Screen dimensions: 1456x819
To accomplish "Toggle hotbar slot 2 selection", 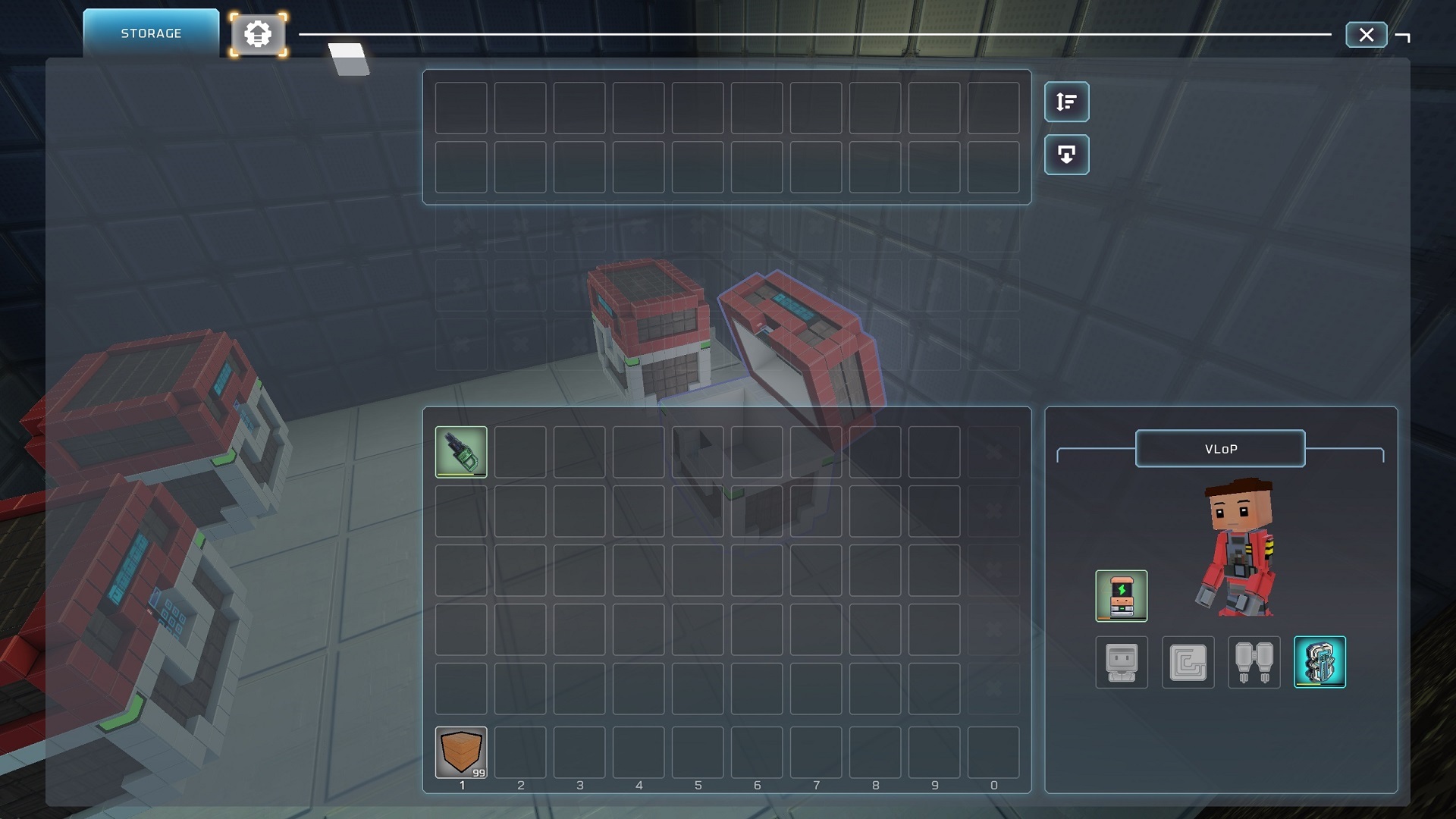I will [520, 752].
